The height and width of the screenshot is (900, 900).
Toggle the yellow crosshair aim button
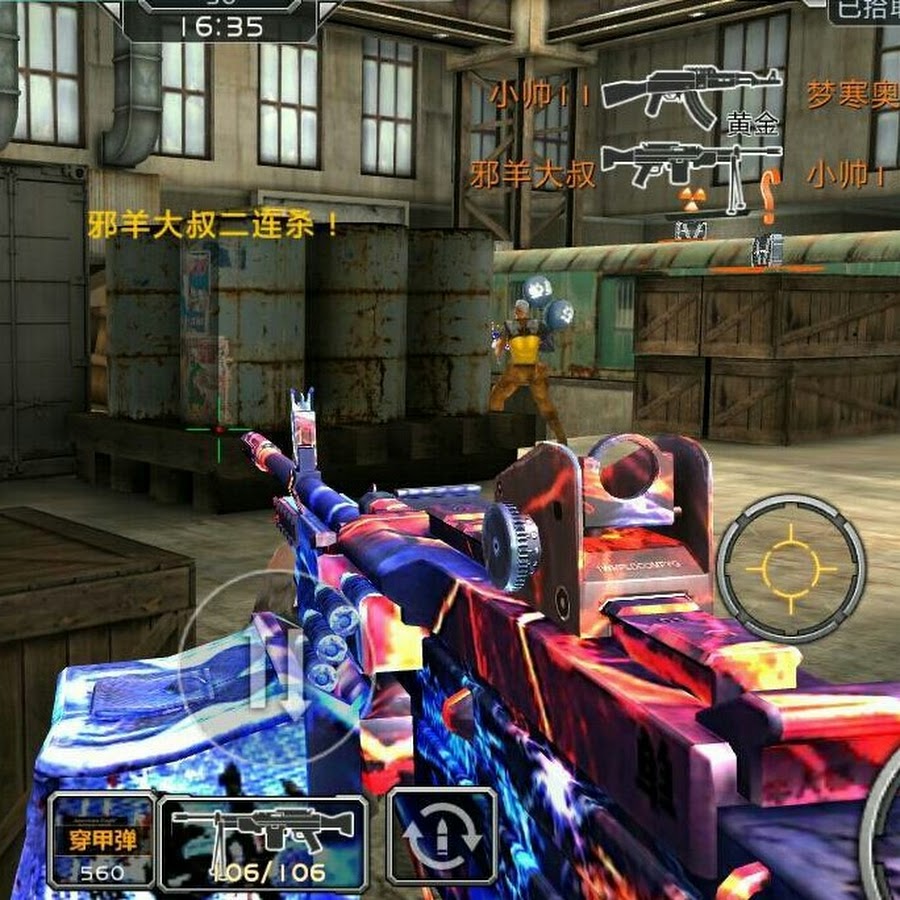click(791, 569)
